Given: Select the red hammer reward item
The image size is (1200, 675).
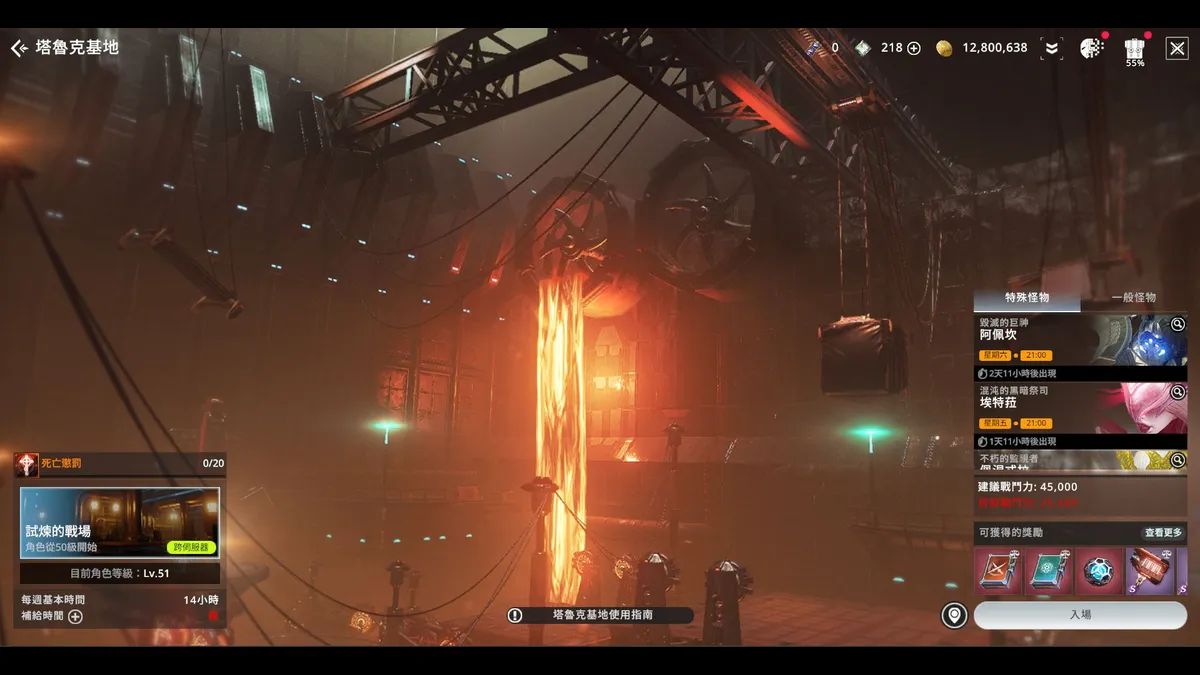Looking at the screenshot, I should pyautogui.click(x=1150, y=571).
